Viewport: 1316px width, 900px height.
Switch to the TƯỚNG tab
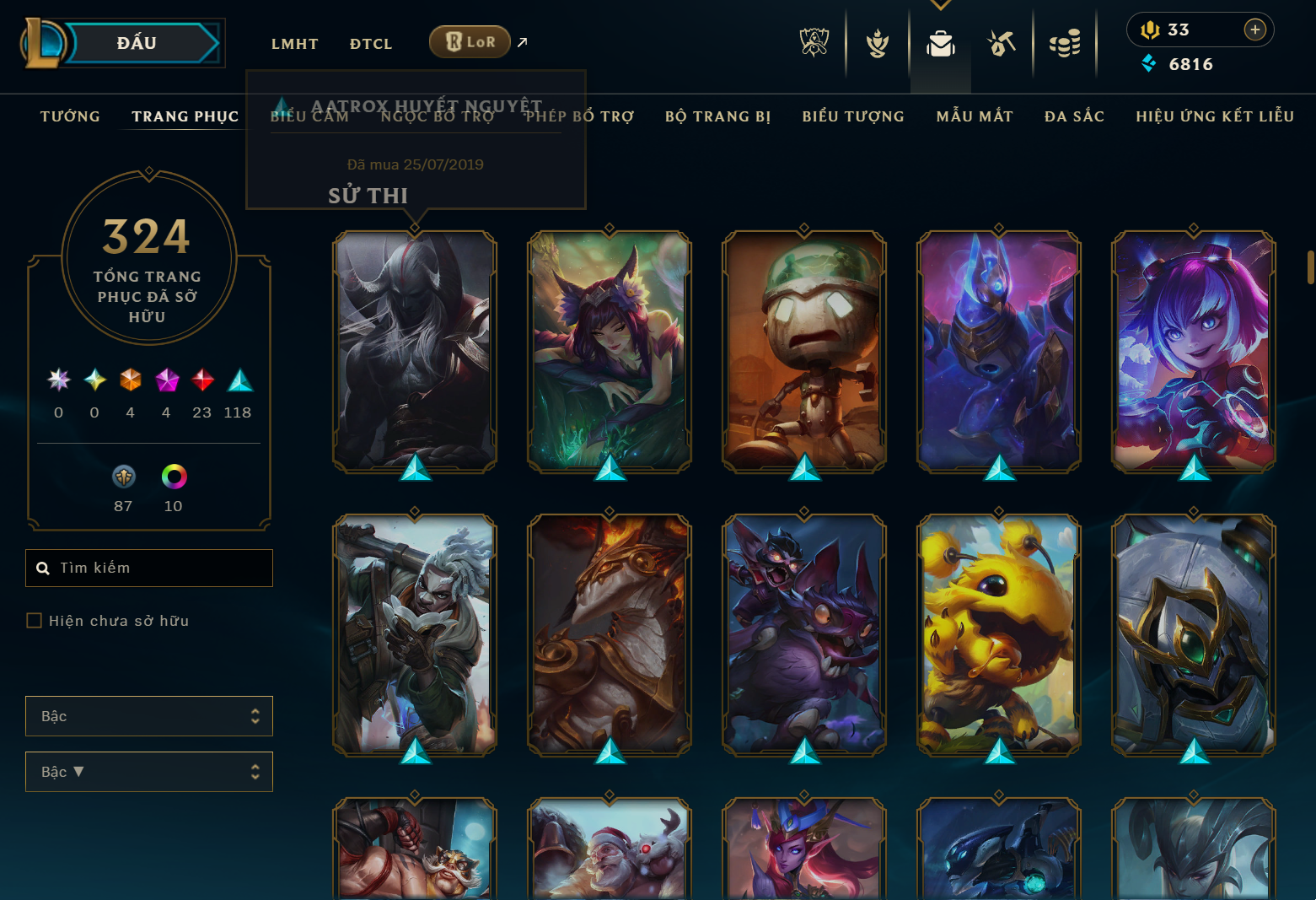click(70, 116)
